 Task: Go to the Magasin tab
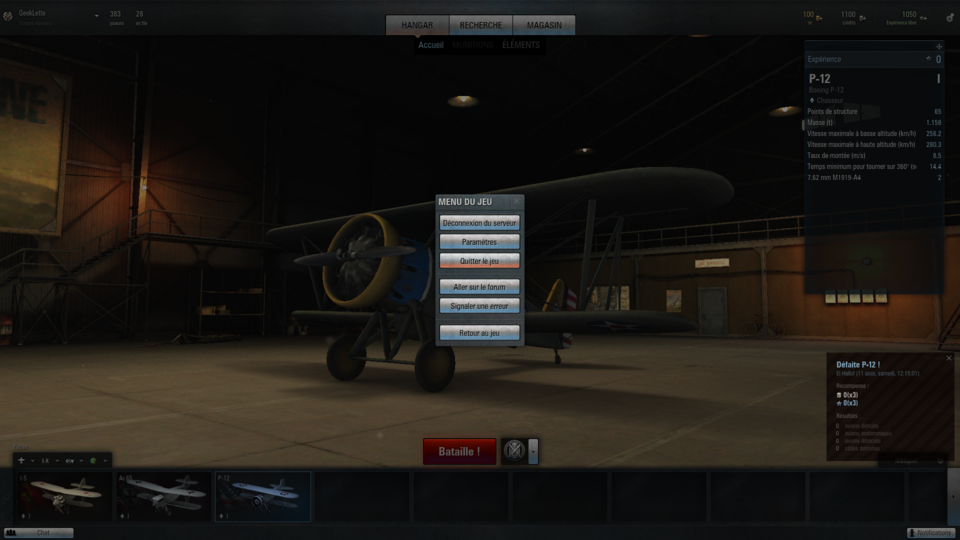[543, 25]
